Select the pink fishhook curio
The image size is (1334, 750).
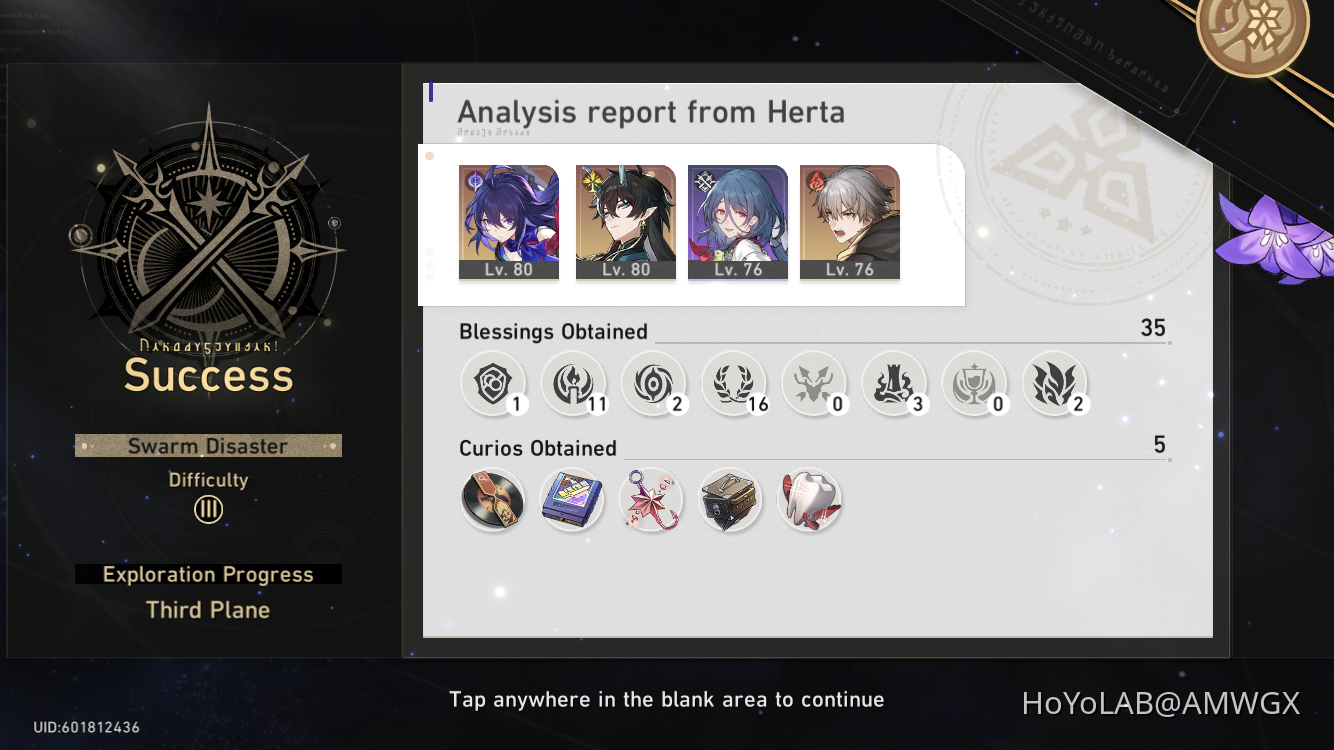pyautogui.click(x=651, y=500)
